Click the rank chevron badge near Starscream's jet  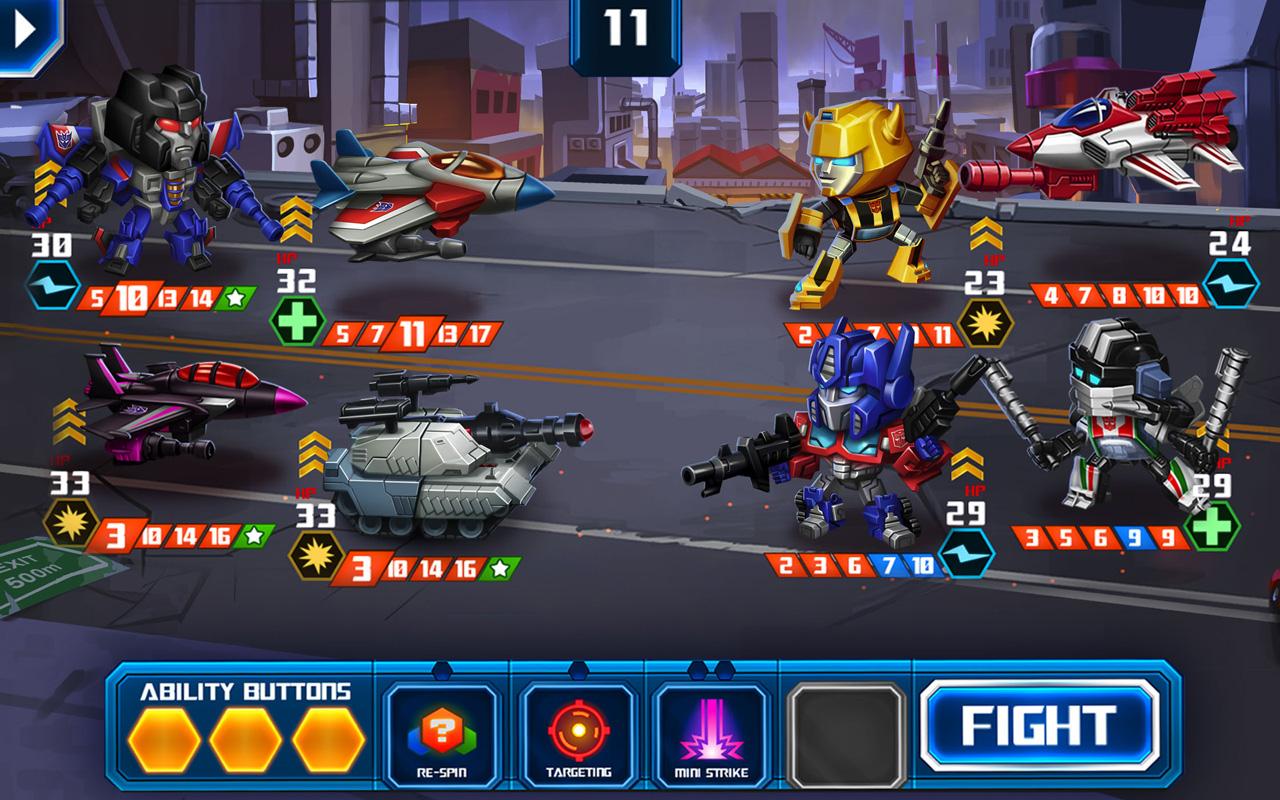tap(298, 220)
